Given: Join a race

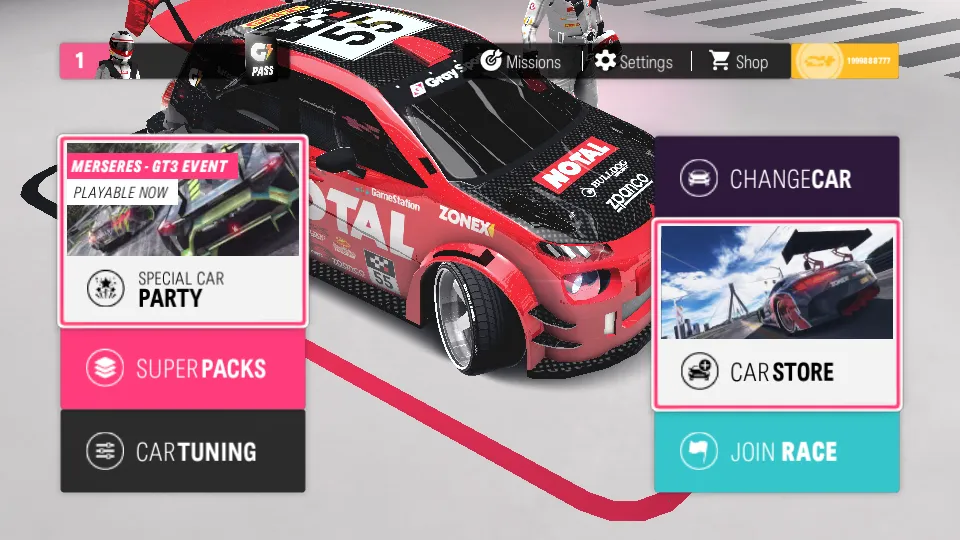Looking at the screenshot, I should click(x=776, y=451).
